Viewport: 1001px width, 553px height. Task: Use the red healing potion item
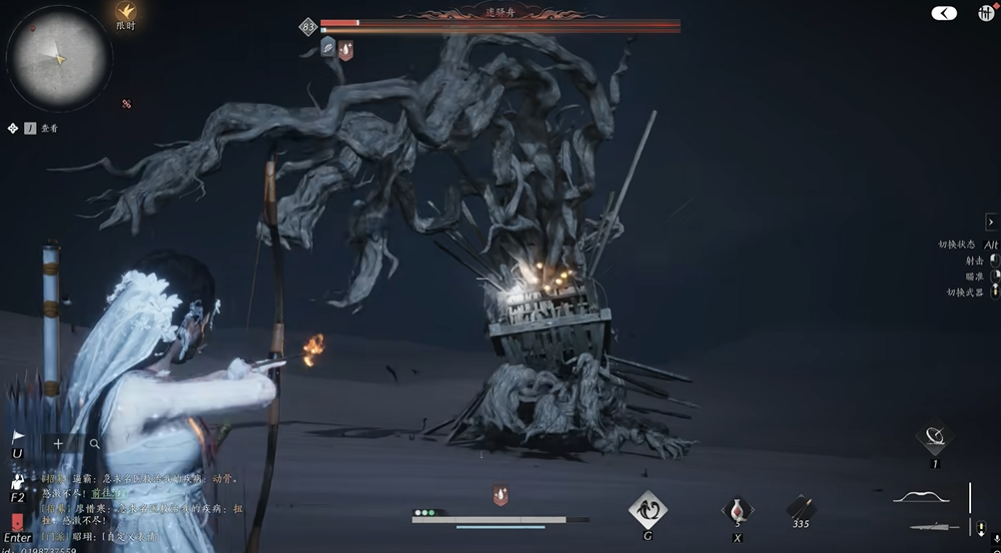point(737,509)
